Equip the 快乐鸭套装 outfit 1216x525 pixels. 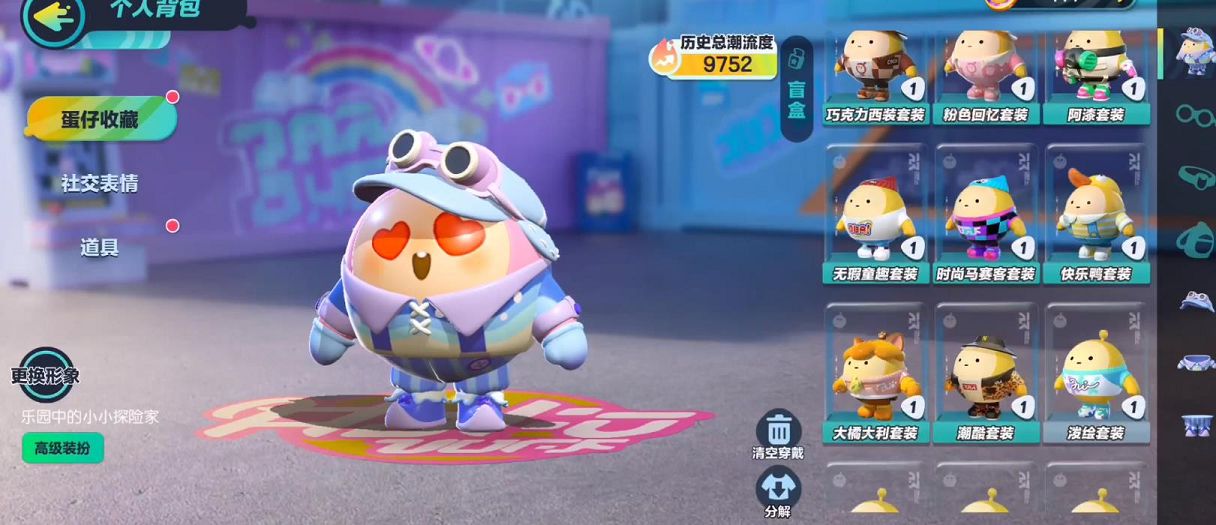click(1096, 215)
